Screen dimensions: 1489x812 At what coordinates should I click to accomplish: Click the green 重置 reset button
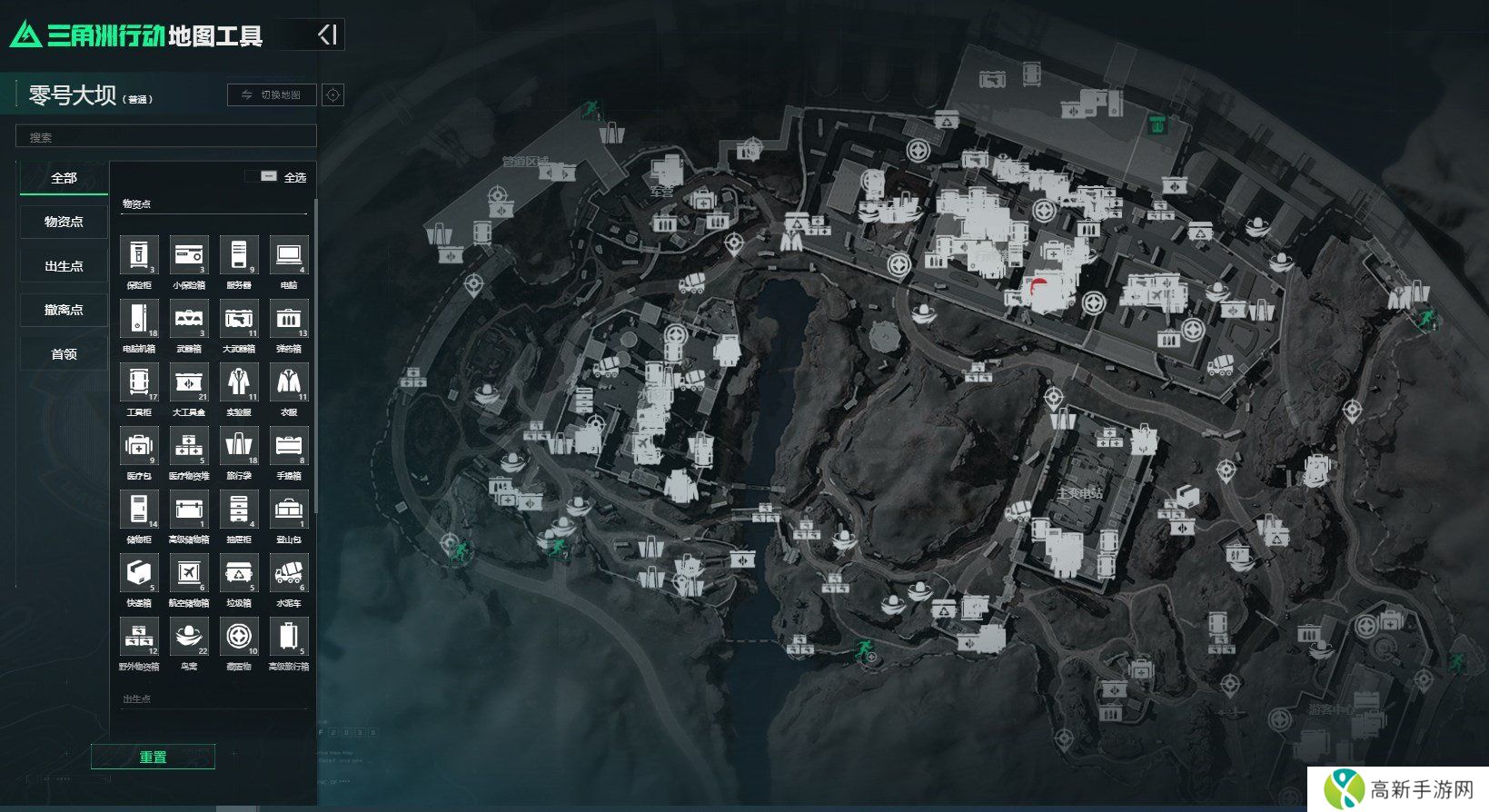click(153, 757)
